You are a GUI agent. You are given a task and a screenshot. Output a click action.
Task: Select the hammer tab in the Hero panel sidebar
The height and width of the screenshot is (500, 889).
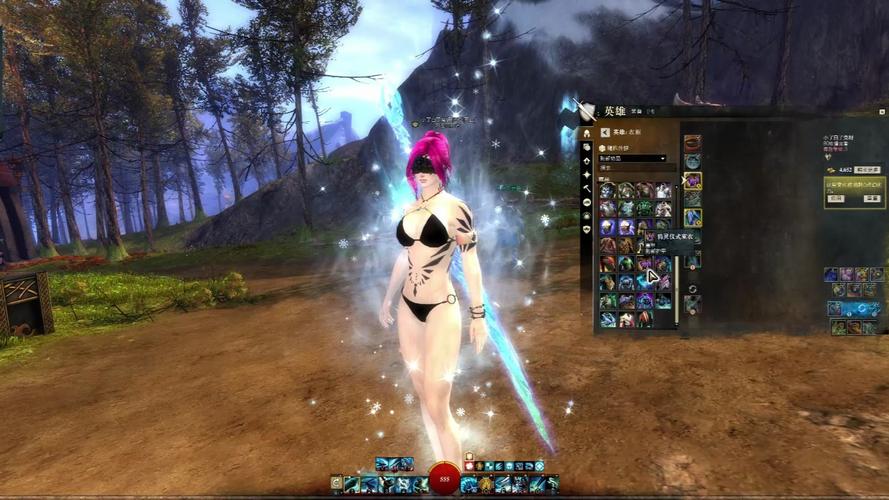(587, 188)
